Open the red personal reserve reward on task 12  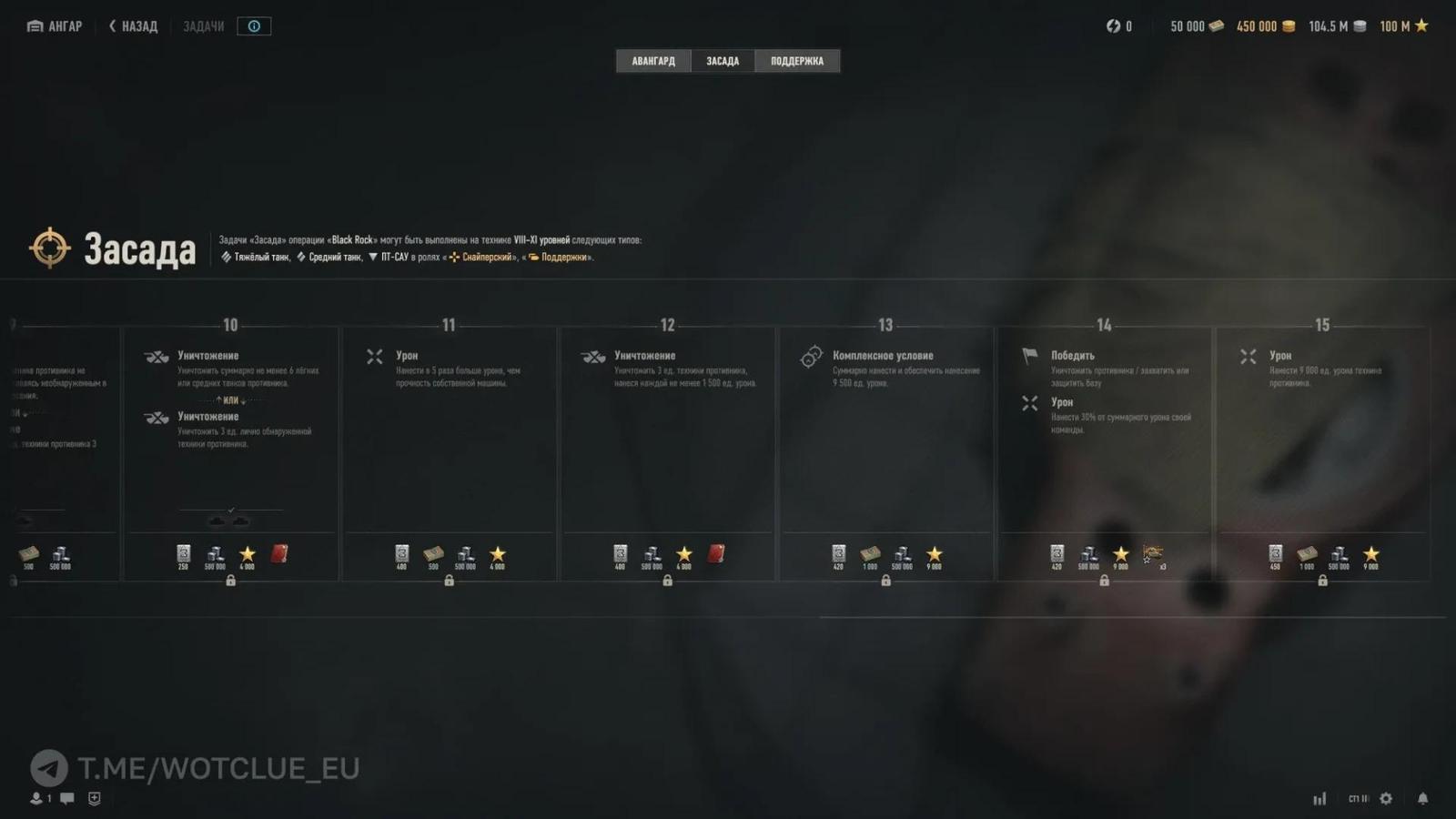(x=717, y=552)
